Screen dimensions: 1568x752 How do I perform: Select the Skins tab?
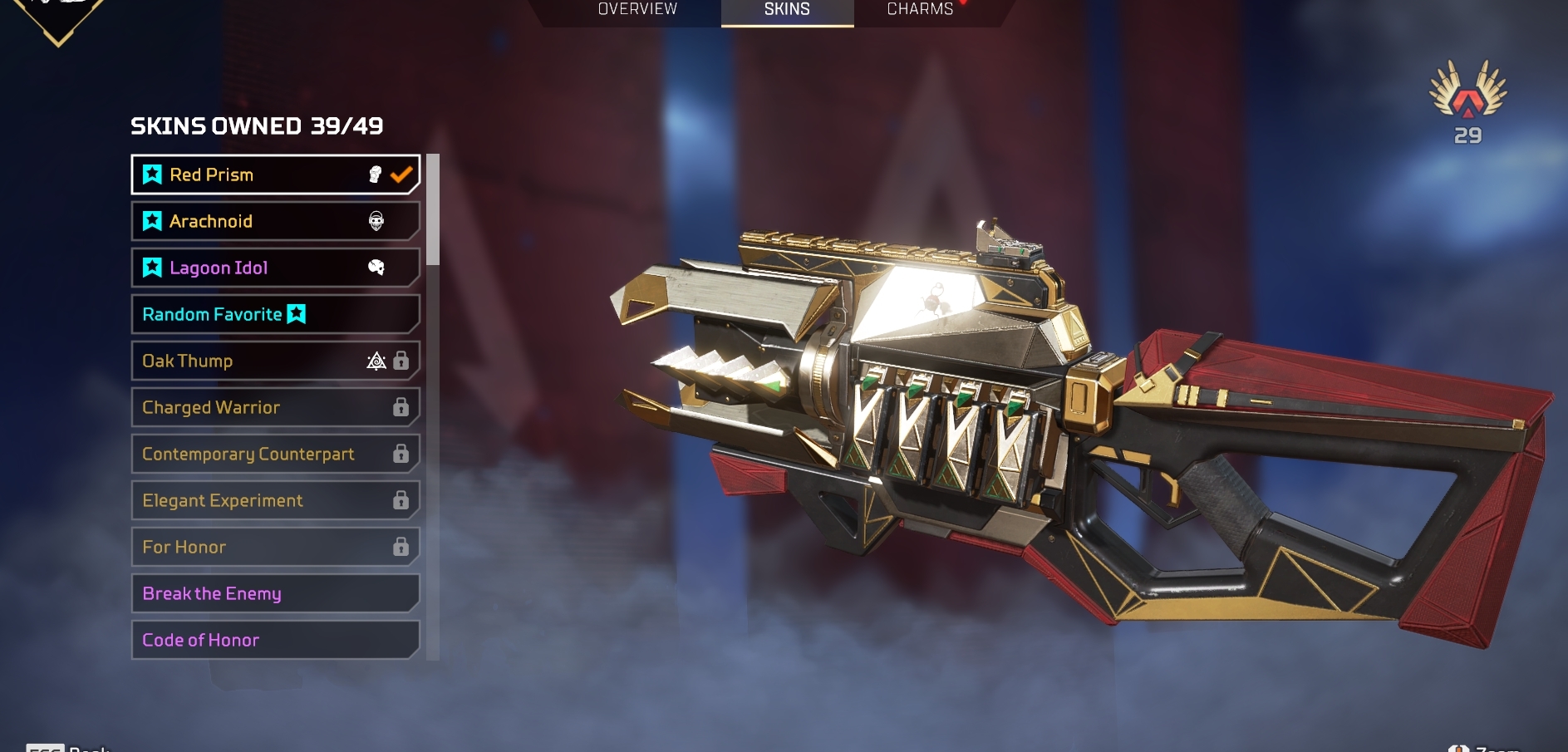click(x=787, y=10)
